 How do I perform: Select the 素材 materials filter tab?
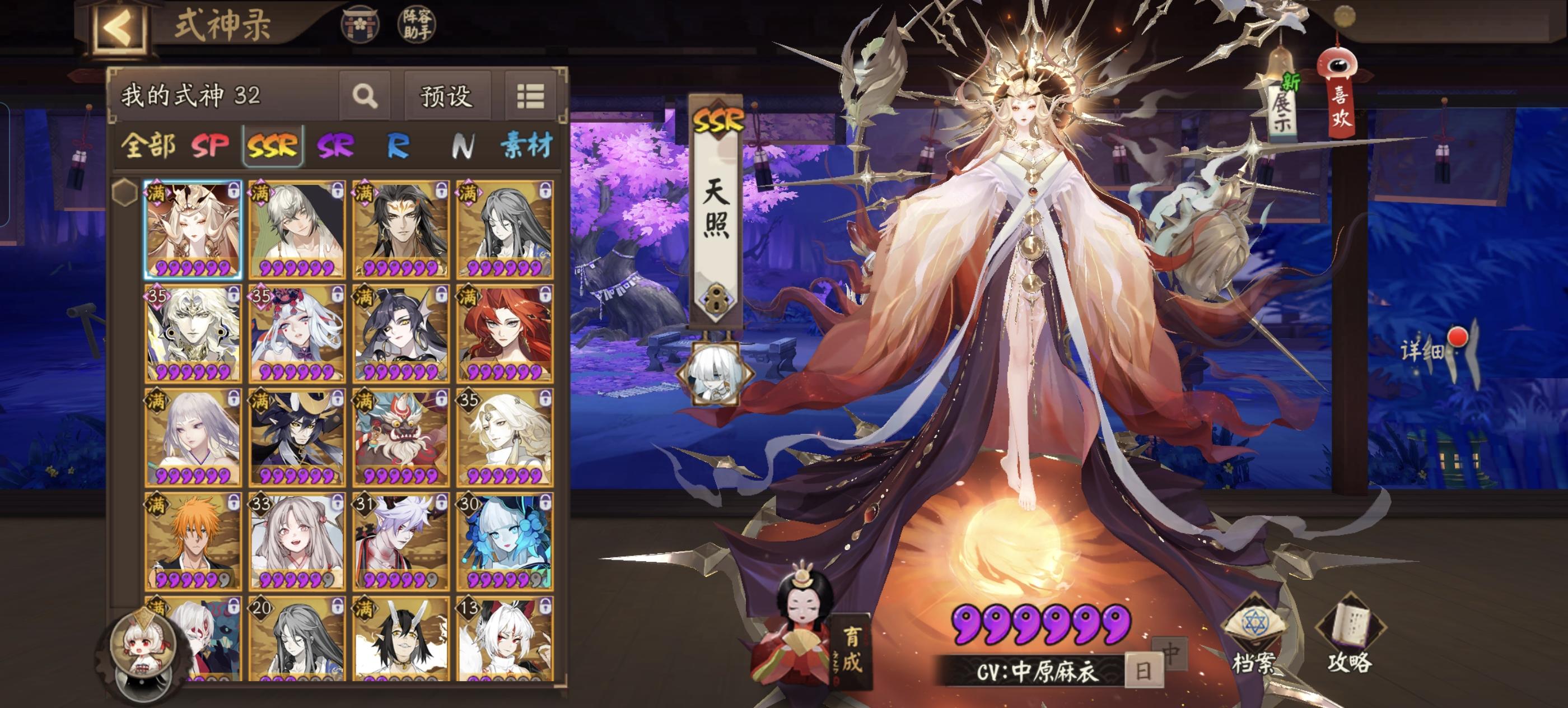coord(527,145)
